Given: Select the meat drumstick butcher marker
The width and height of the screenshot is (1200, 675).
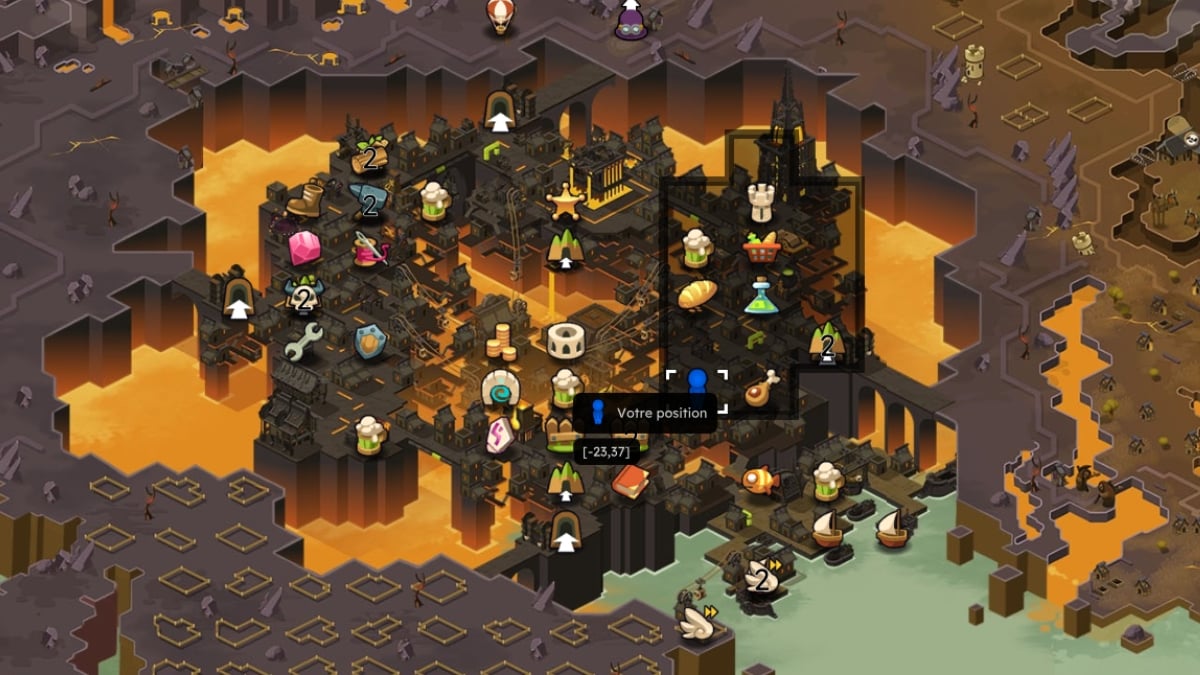Looking at the screenshot, I should click(x=762, y=389).
